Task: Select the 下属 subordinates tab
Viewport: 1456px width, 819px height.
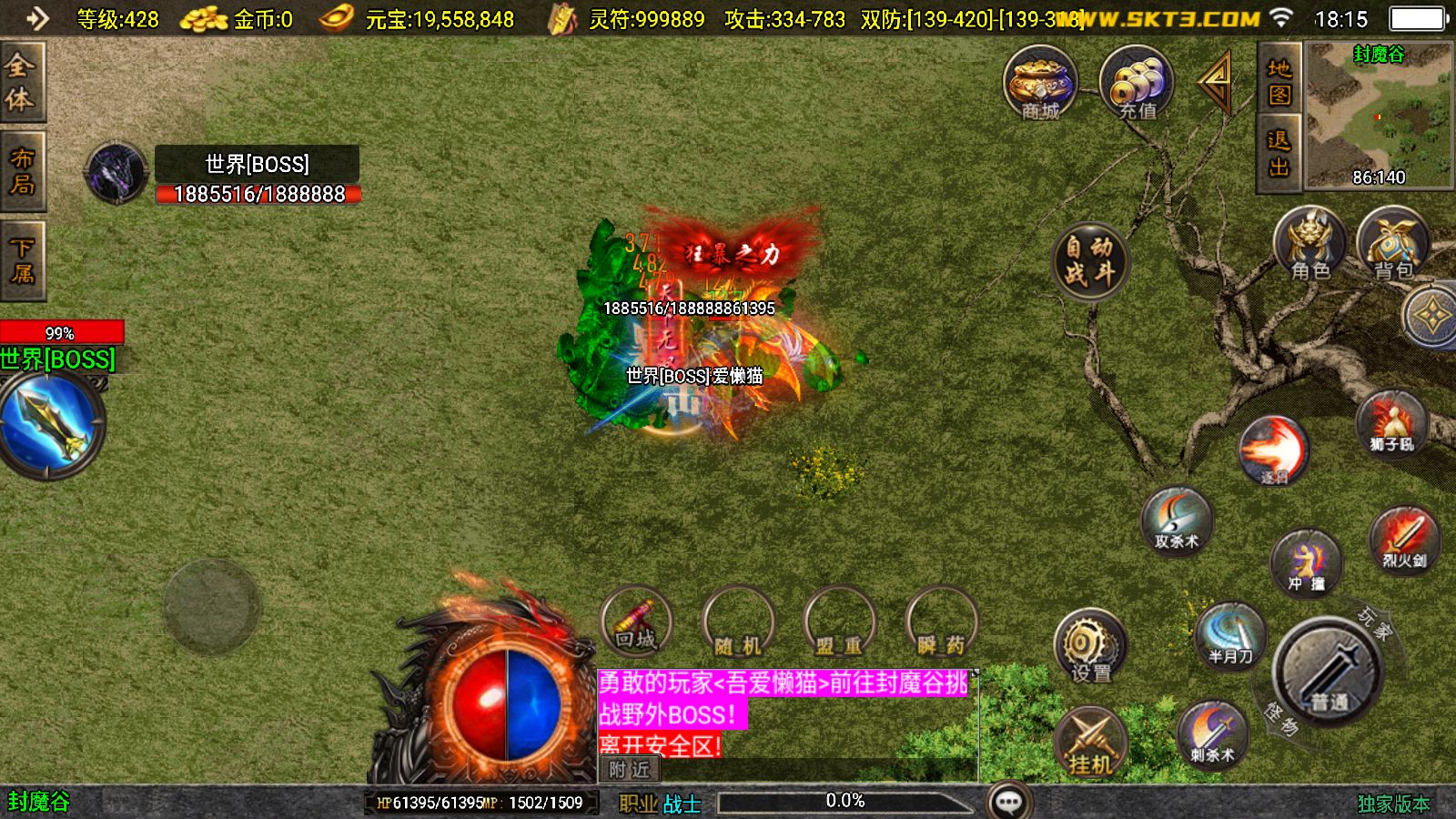Action: point(21,260)
